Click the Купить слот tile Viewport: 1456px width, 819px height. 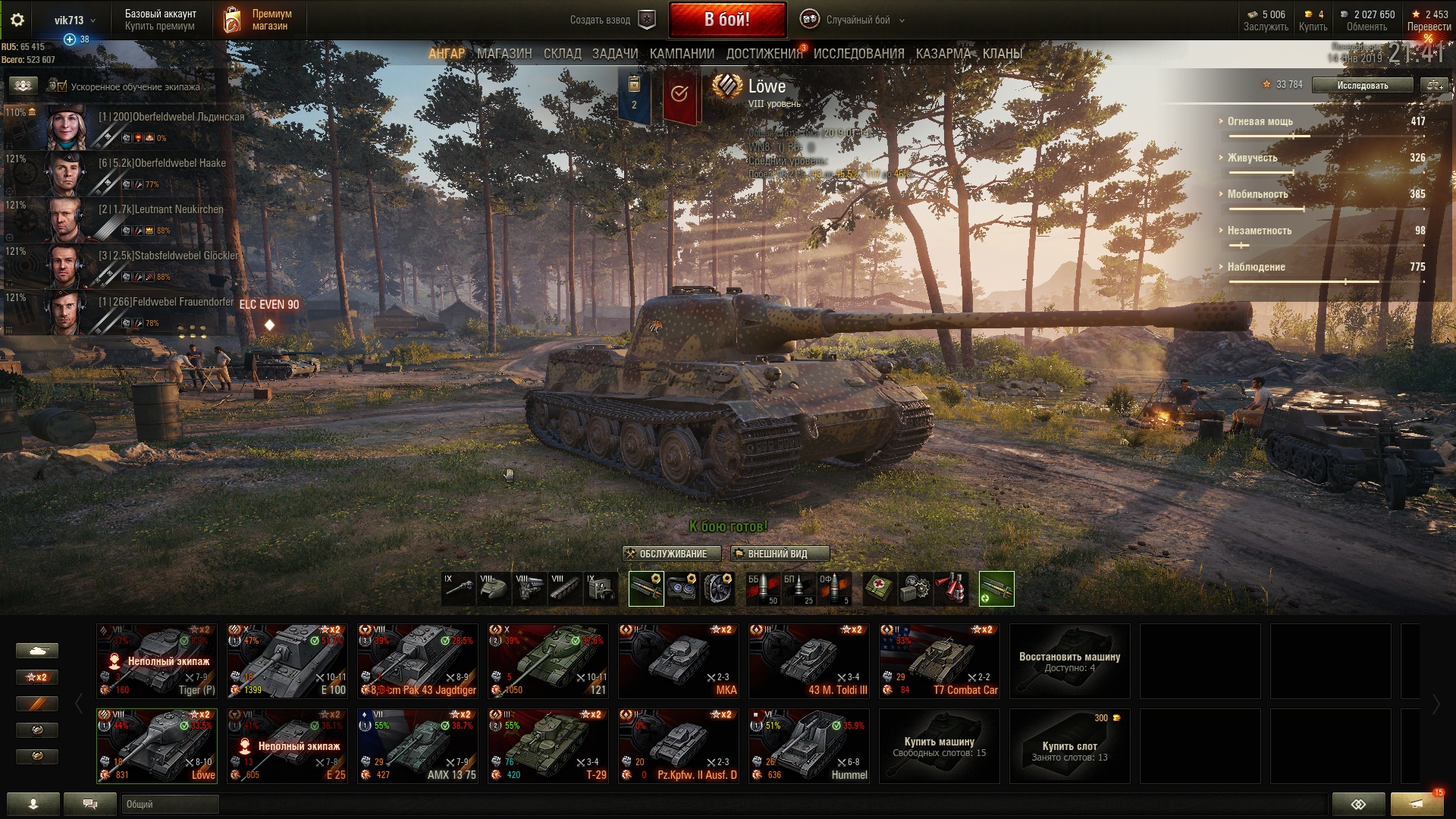pyautogui.click(x=1069, y=746)
